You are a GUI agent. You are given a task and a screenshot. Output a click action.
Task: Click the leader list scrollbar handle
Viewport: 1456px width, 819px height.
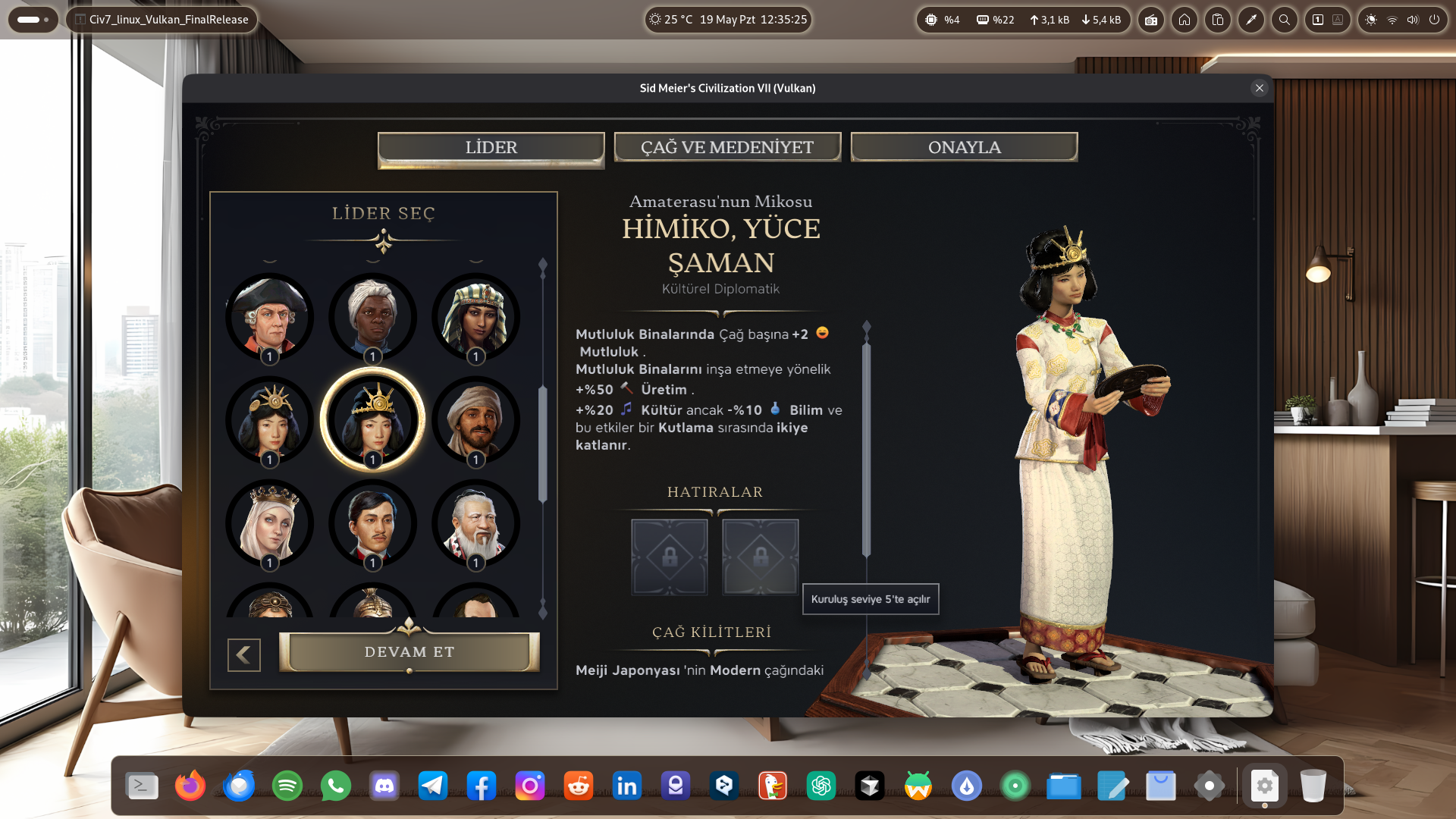pos(542,444)
